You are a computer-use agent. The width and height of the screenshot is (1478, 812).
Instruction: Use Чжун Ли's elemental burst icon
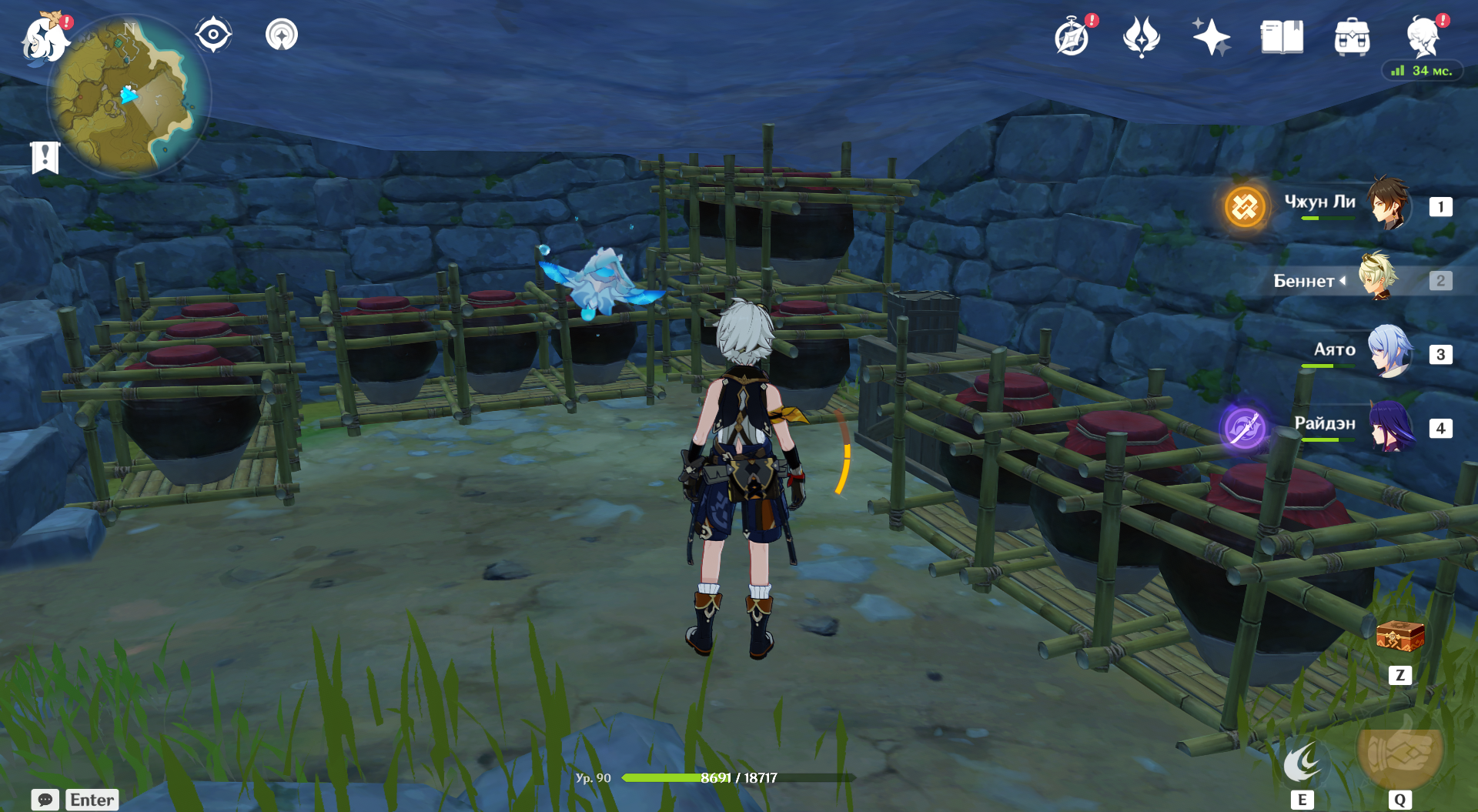click(x=1245, y=206)
